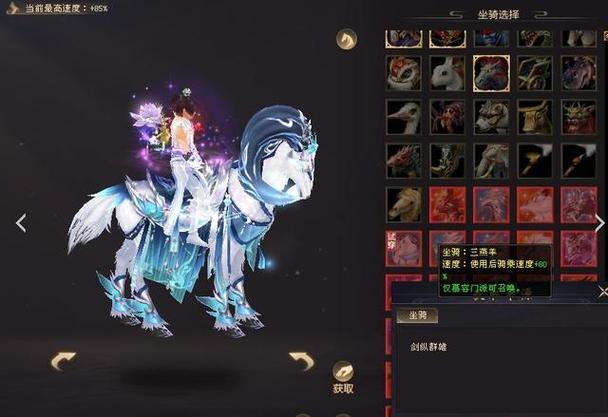
Task: Click the round gold arrow button above the preview
Action: 346,39
